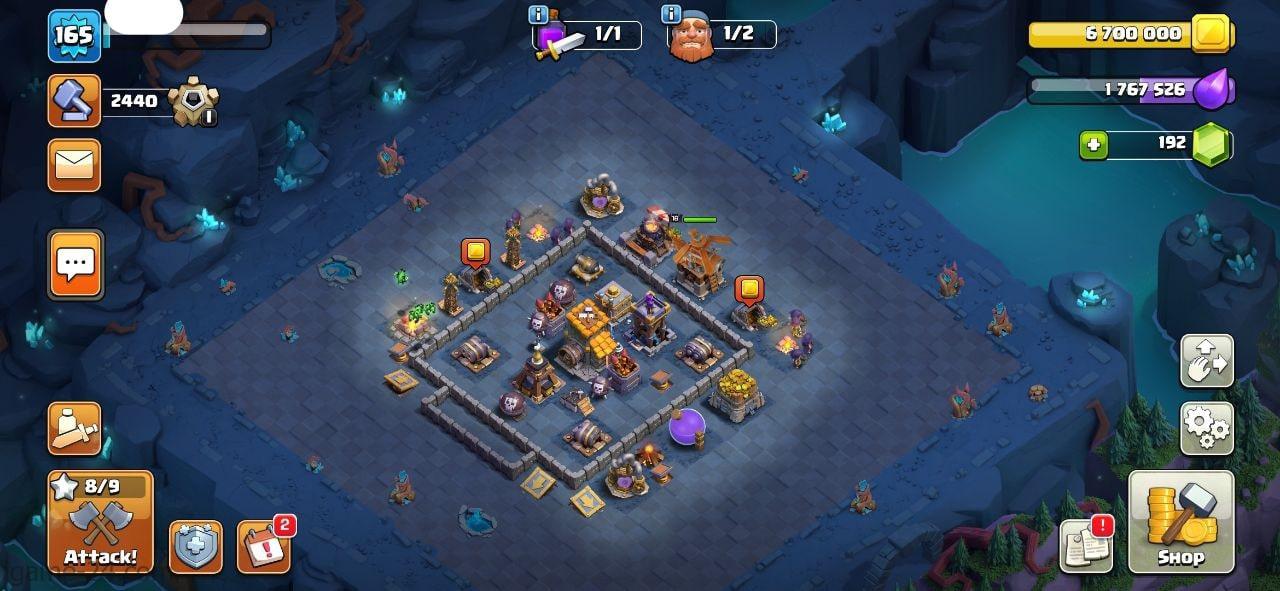Screen dimensions: 1280x591
Task: Open the builder hammer trophies button
Action: pos(75,101)
